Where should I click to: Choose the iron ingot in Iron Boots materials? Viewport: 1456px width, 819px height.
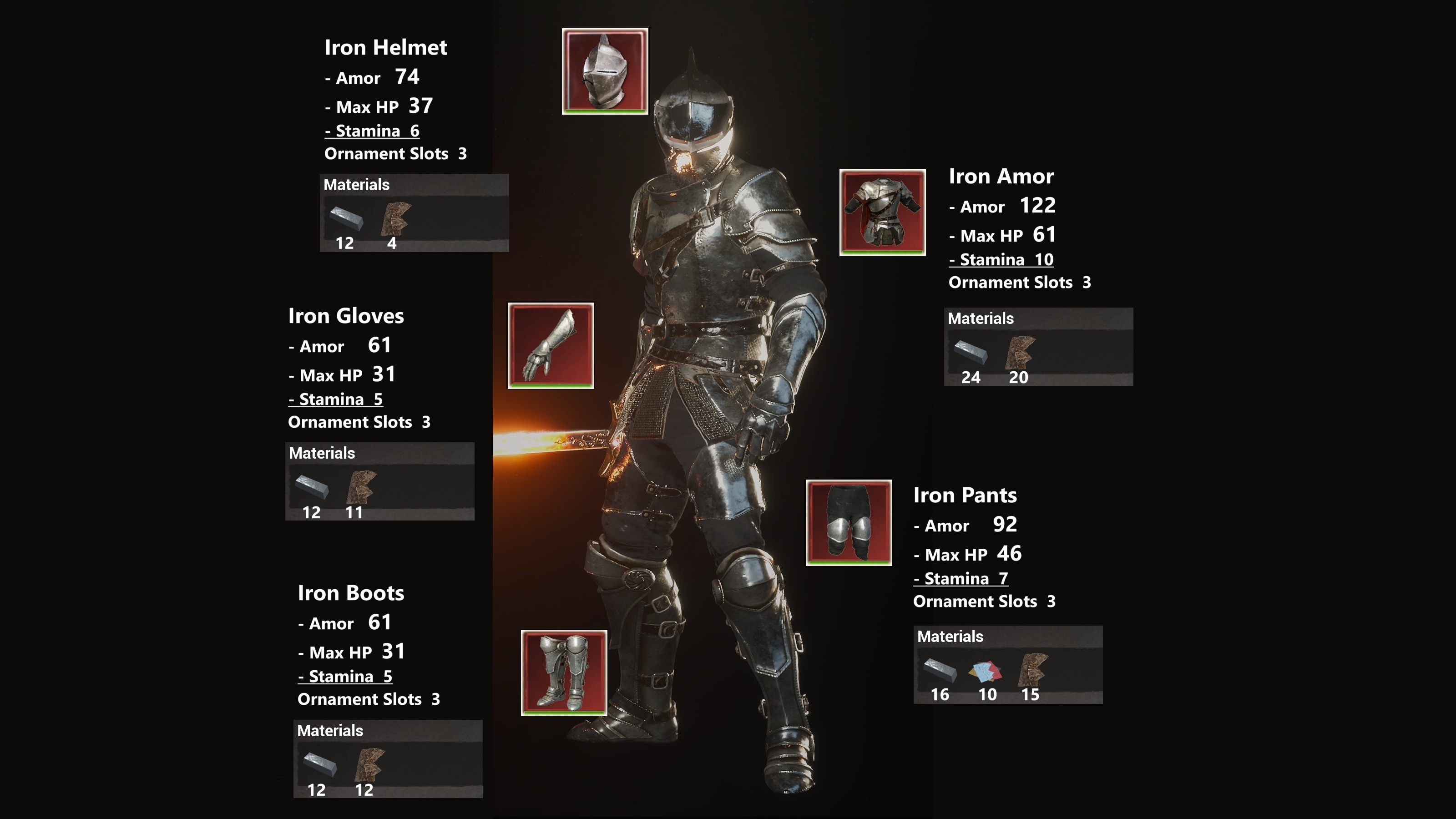[320, 764]
